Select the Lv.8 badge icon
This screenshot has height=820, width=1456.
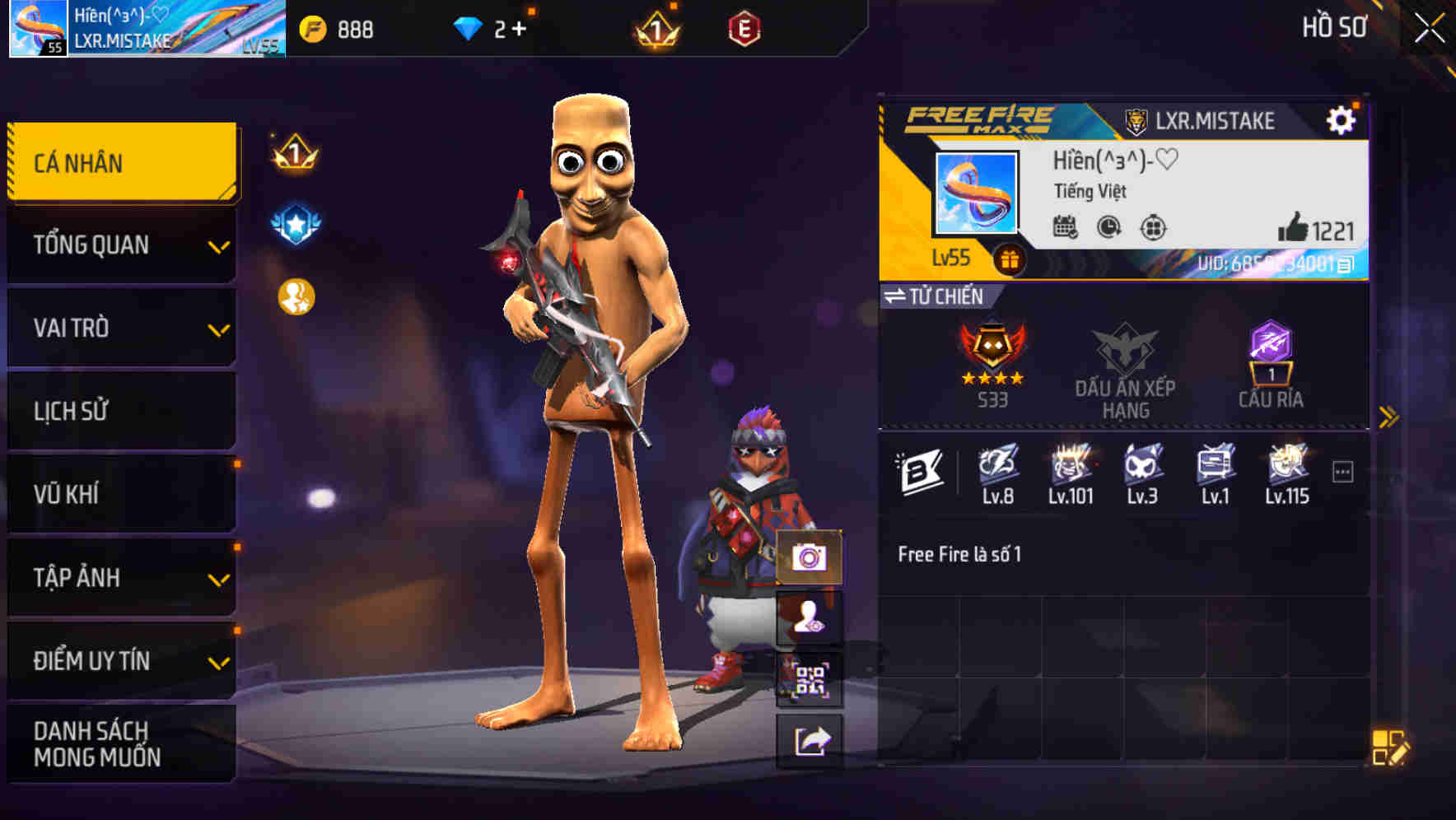tap(999, 466)
